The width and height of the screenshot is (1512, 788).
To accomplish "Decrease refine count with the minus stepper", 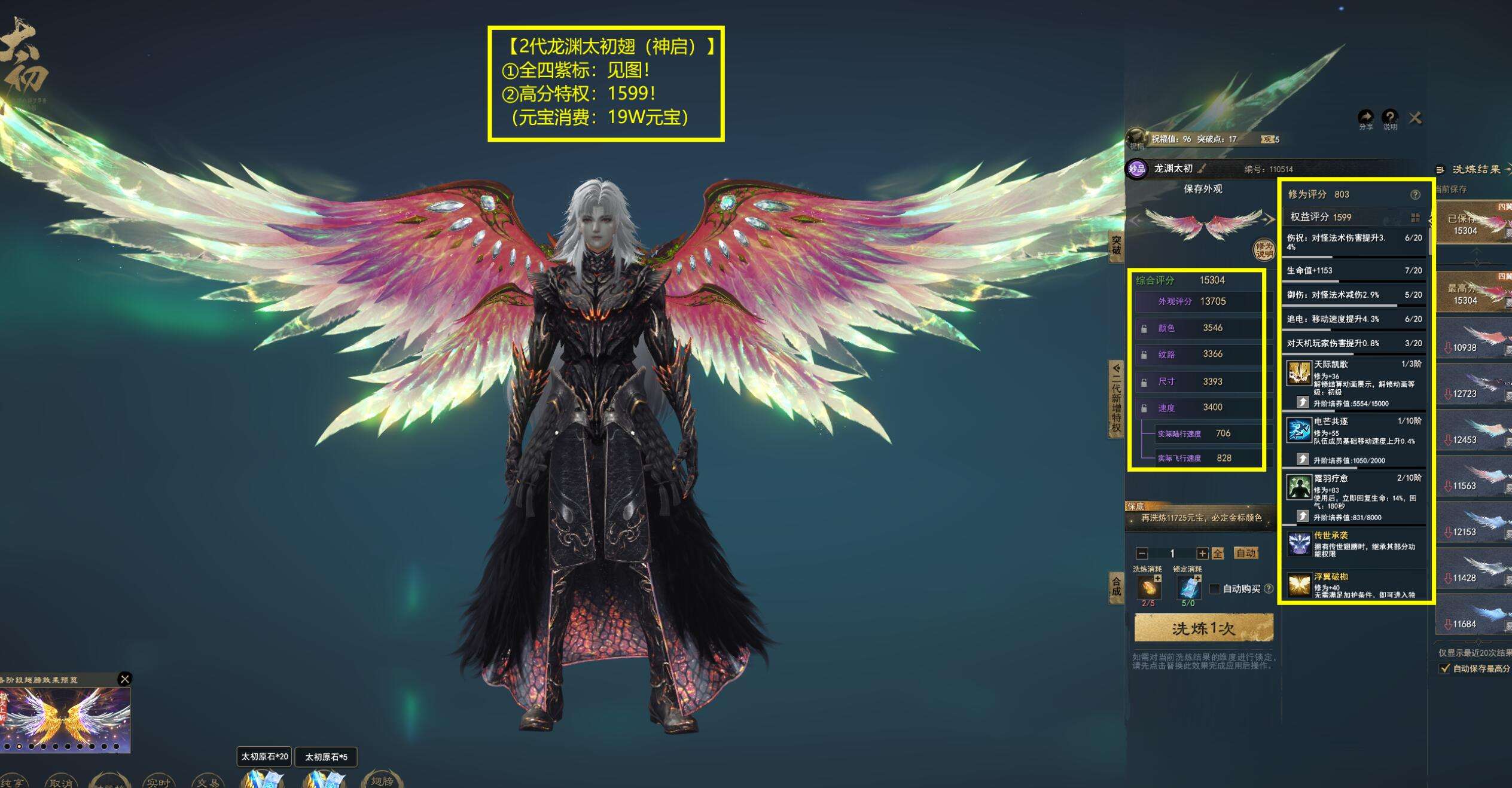I will [1142, 554].
